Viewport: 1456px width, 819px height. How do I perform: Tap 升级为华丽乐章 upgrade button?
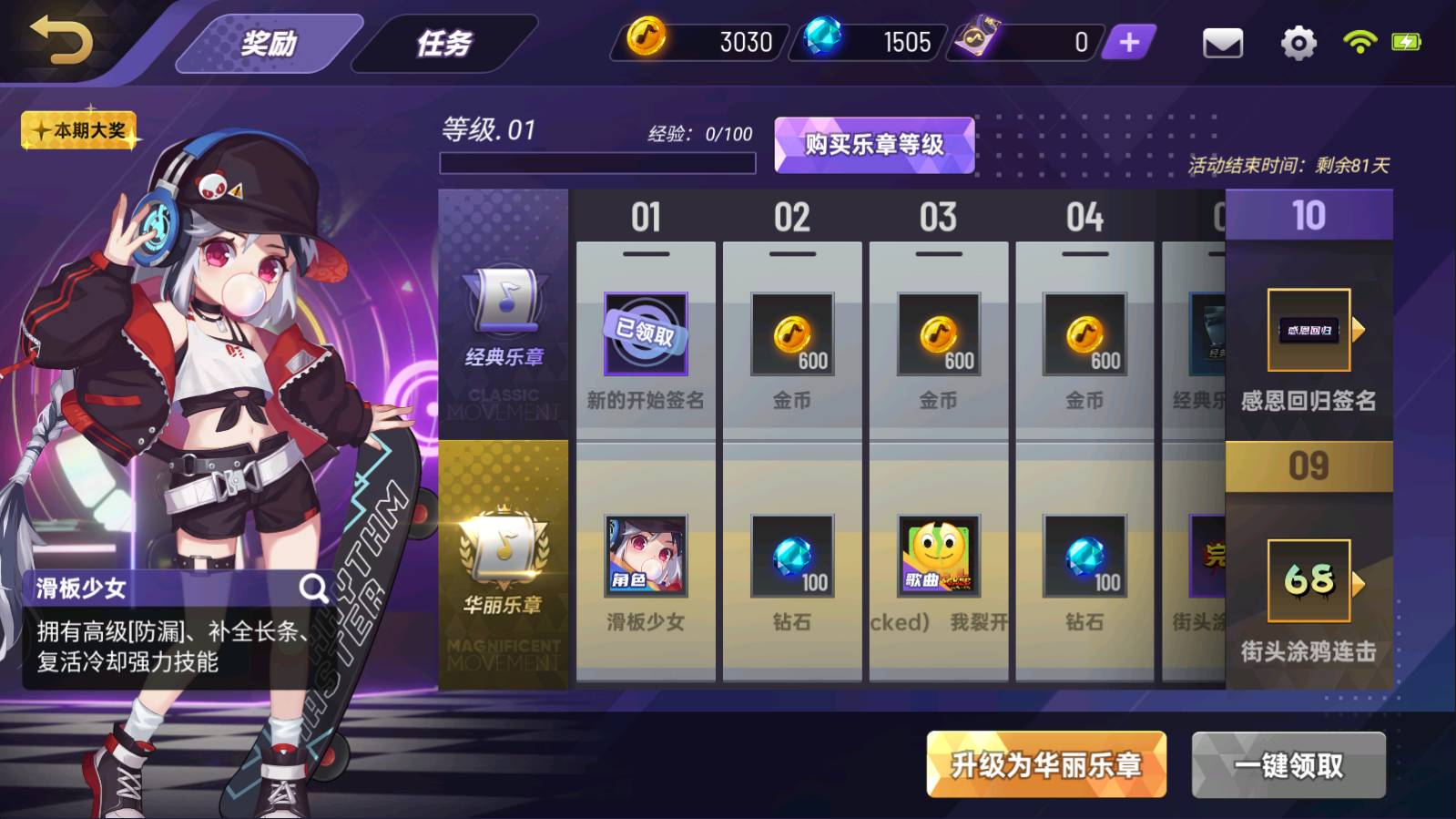click(1044, 764)
